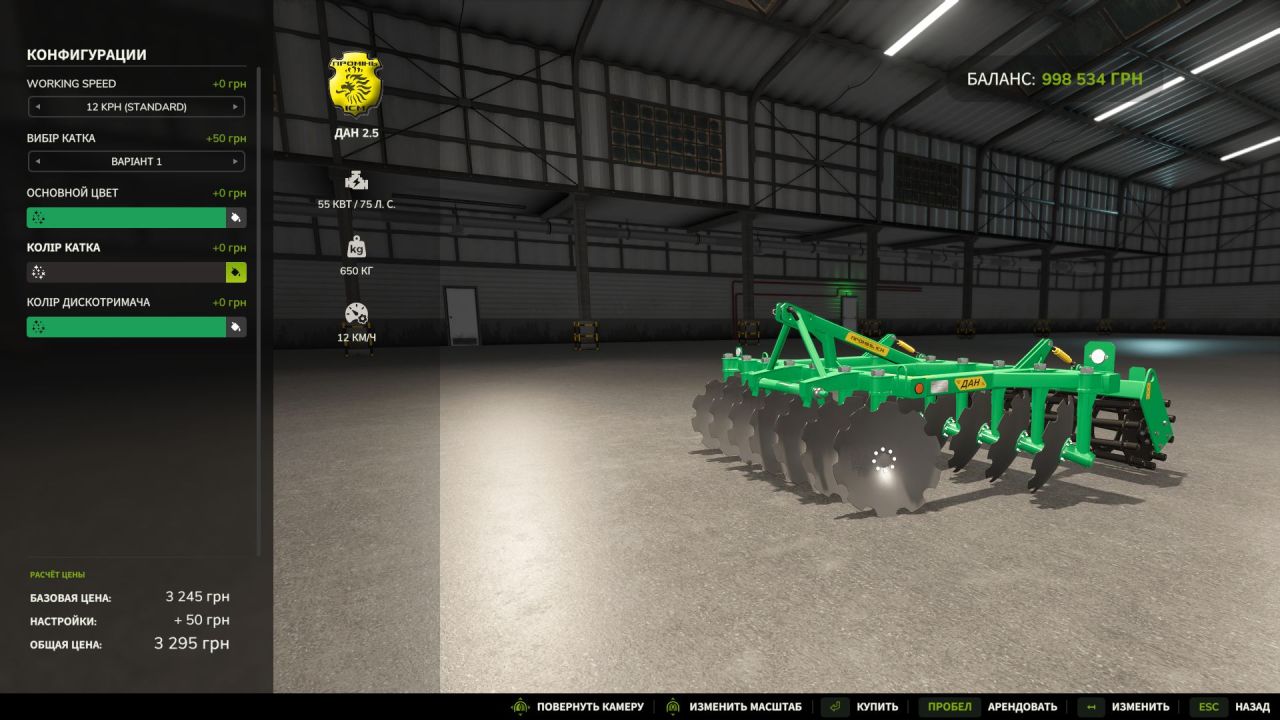Click the speedometer icon showing 12 КМ/Ч
This screenshot has height=720, width=1280.
click(355, 311)
